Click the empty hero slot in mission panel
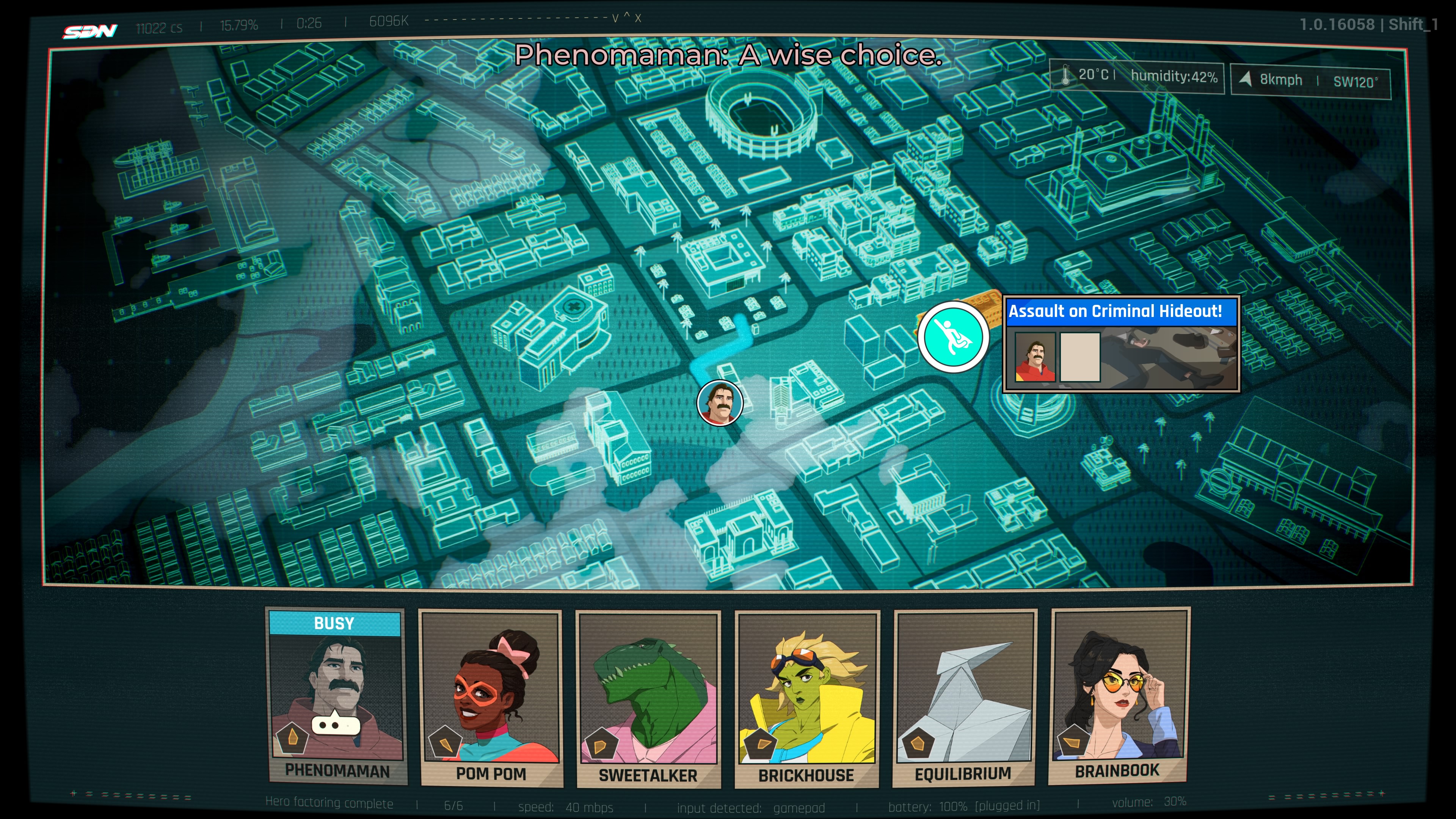This screenshot has width=1456, height=819. pos(1079,357)
